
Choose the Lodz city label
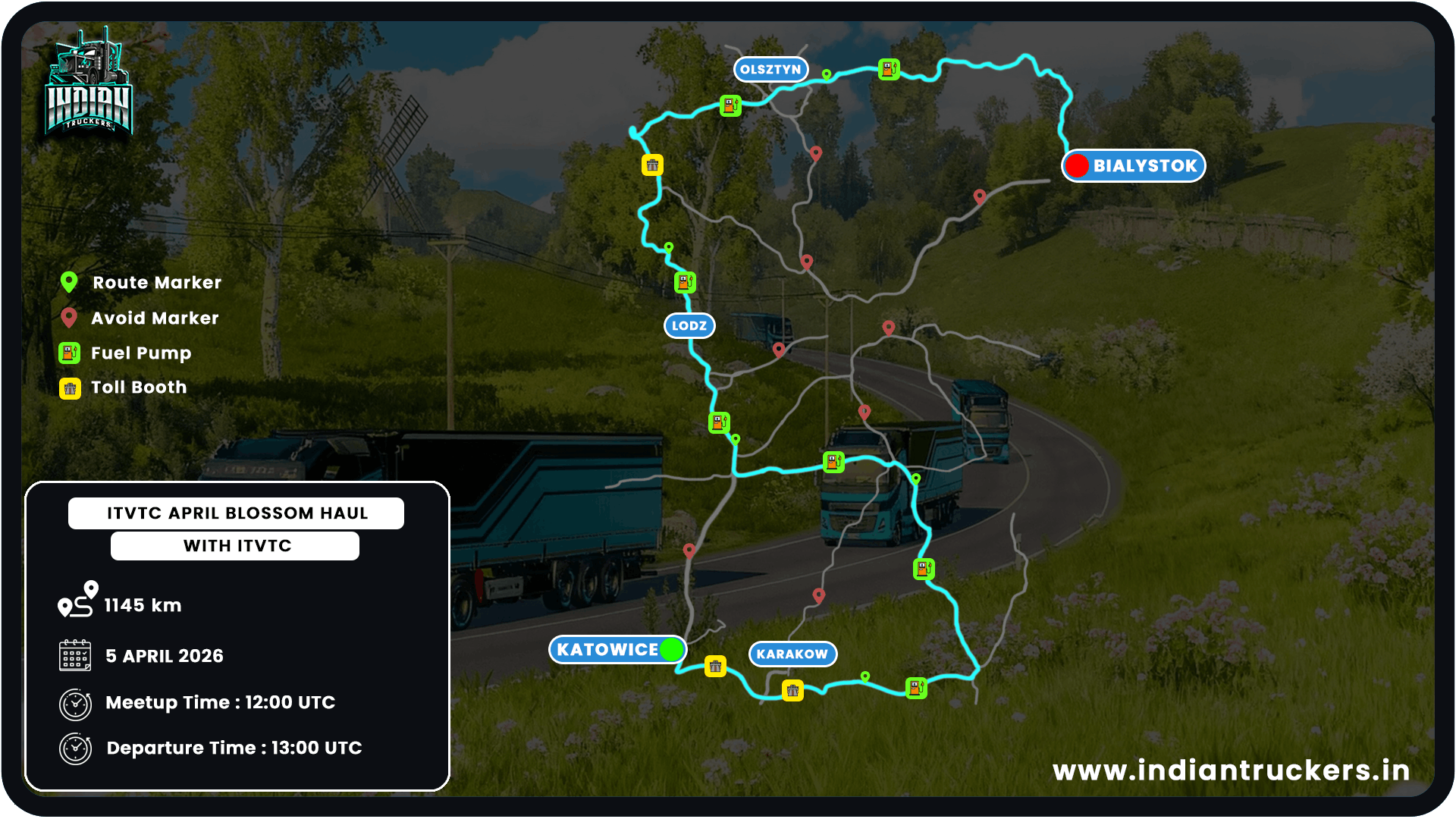689,326
